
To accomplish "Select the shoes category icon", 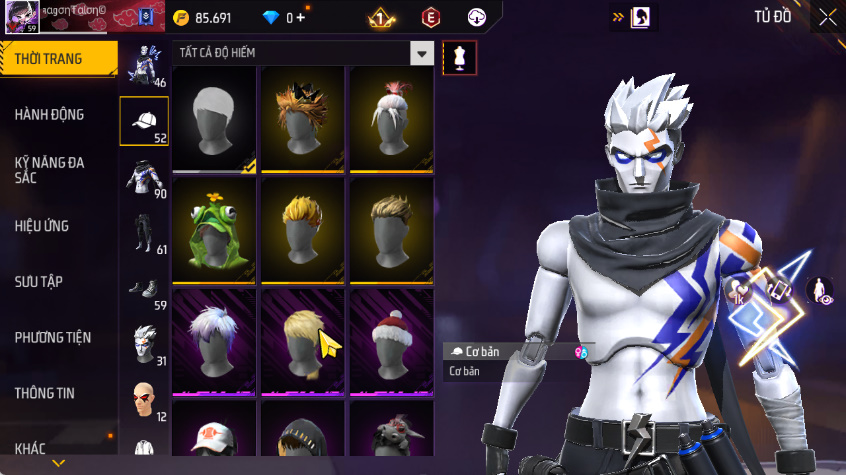I will coord(144,289).
